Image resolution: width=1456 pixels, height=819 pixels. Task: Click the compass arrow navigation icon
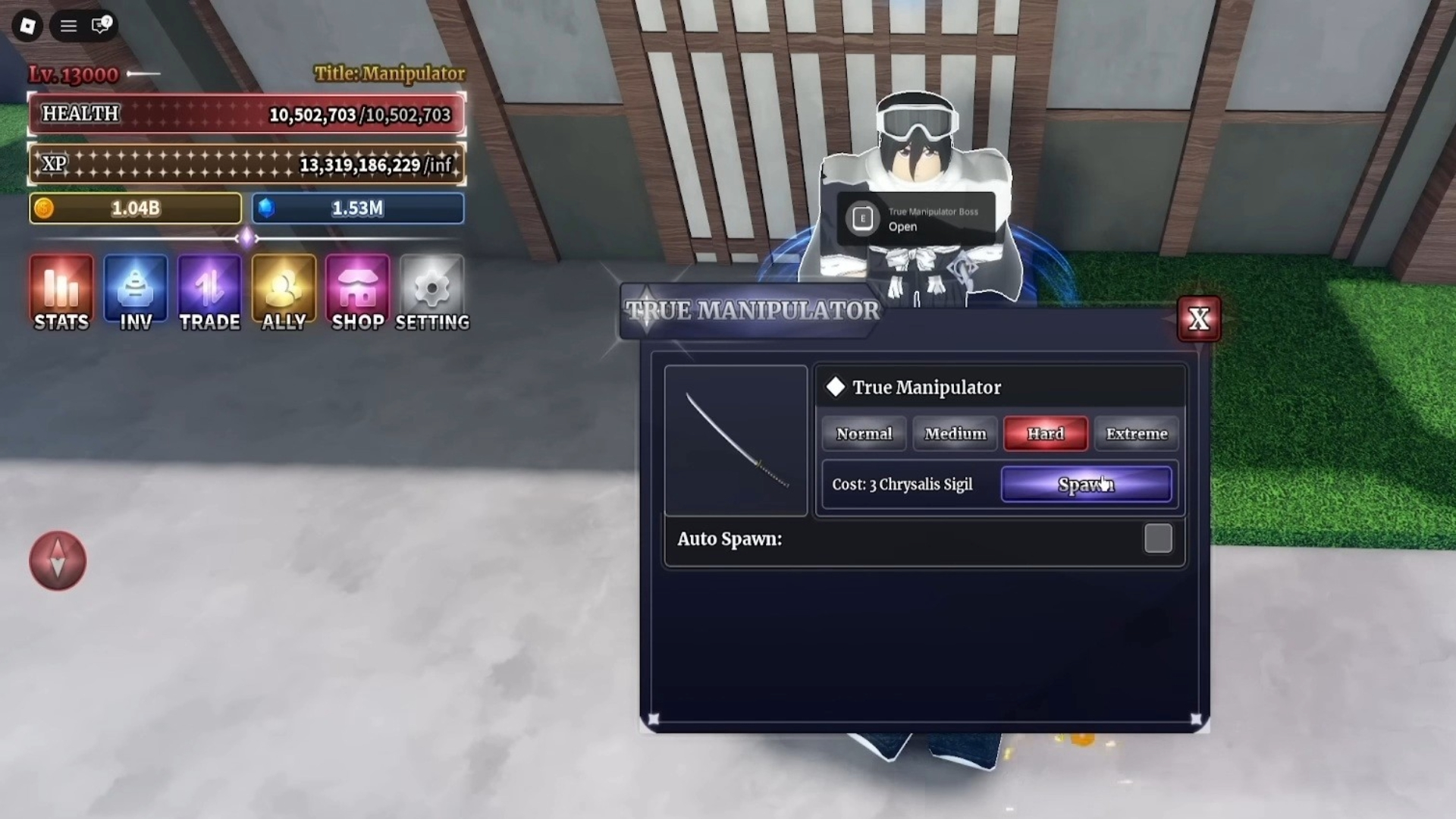click(58, 561)
